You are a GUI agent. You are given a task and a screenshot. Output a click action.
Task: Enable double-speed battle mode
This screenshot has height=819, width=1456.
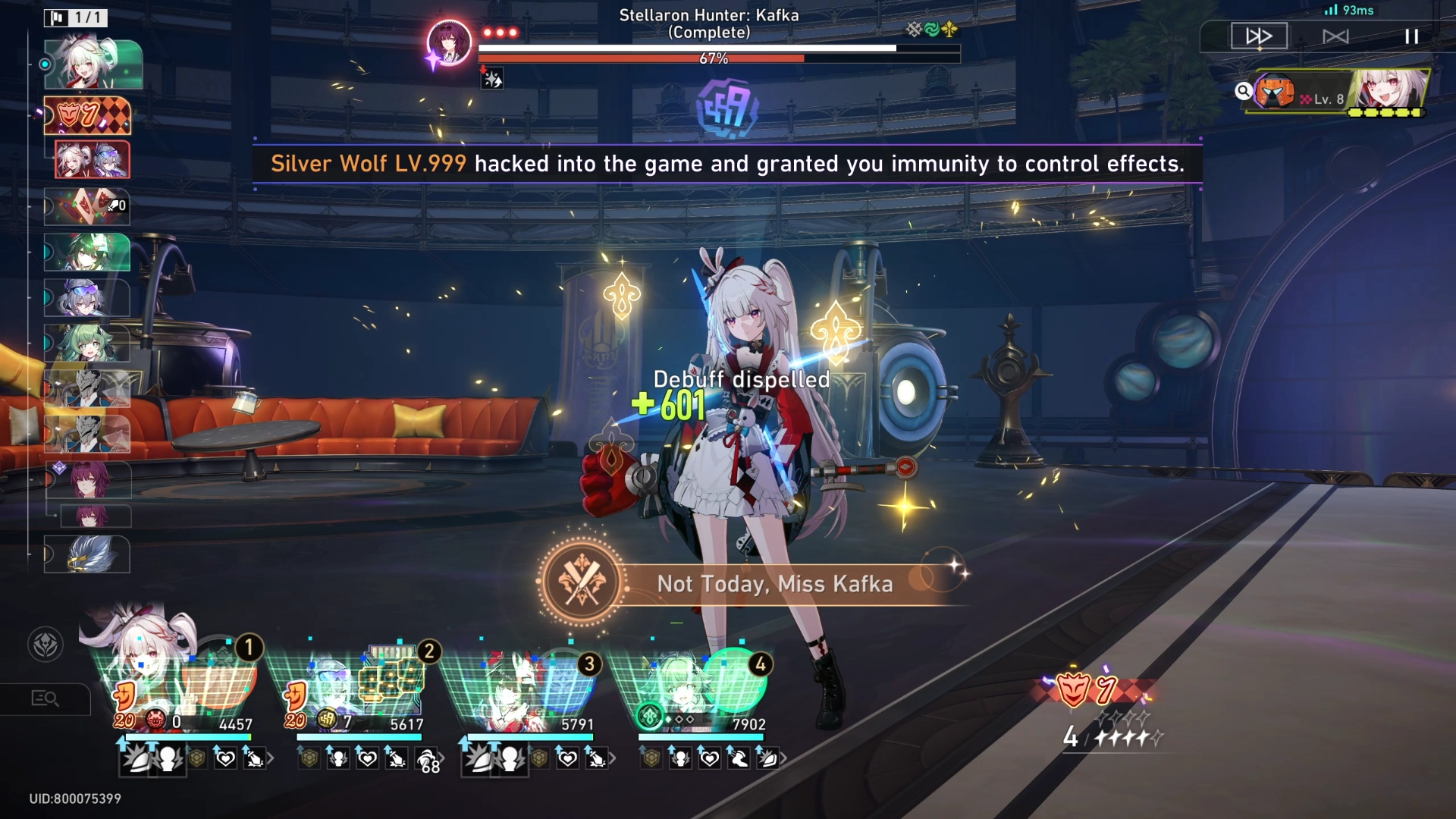tap(1258, 35)
